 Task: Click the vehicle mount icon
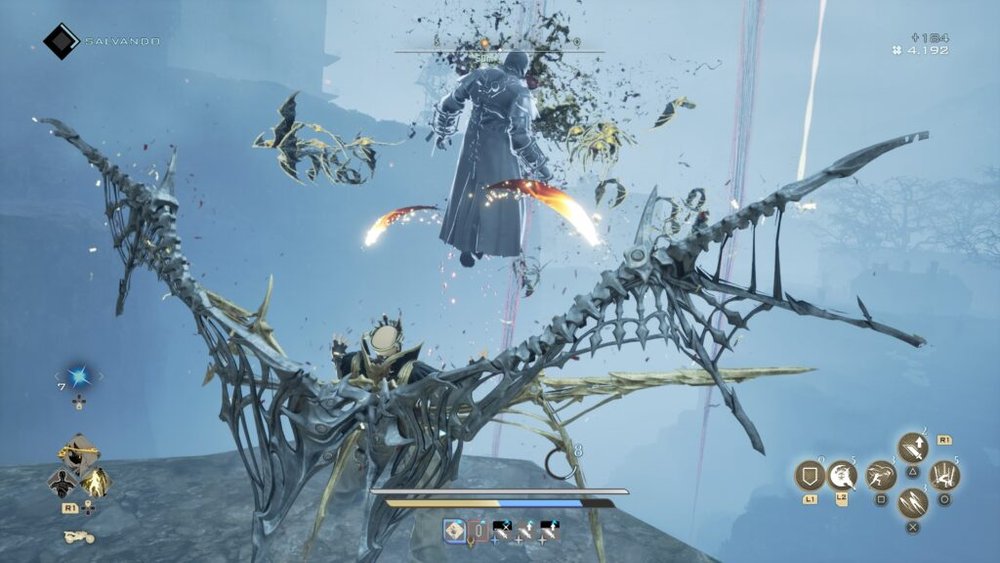click(x=79, y=537)
